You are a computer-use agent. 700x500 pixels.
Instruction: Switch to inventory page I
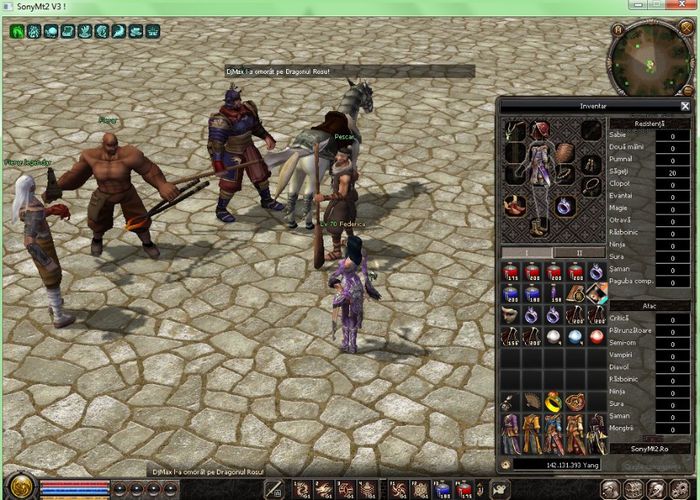coord(528,252)
